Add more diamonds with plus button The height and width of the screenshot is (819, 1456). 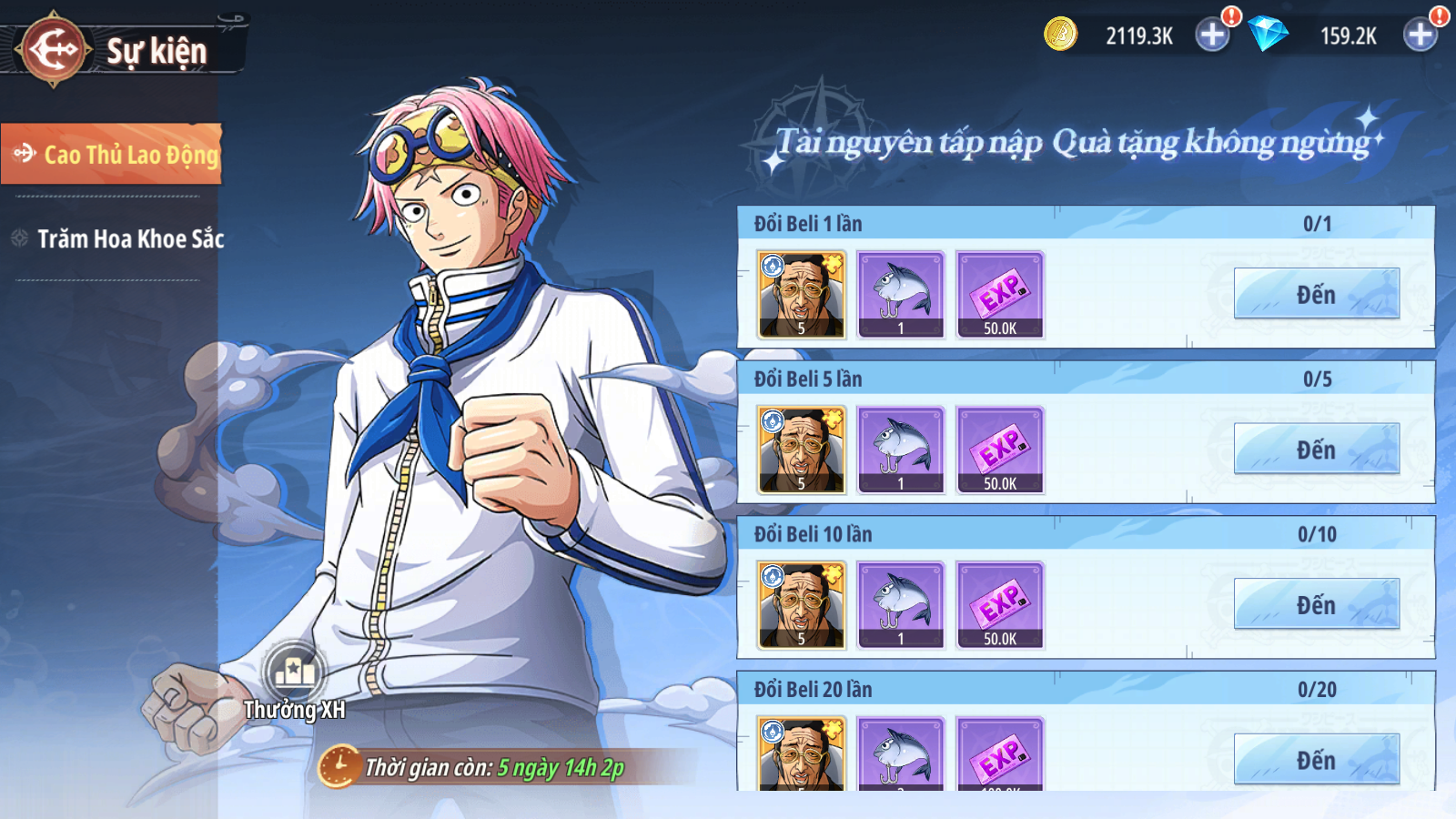click(x=1421, y=35)
